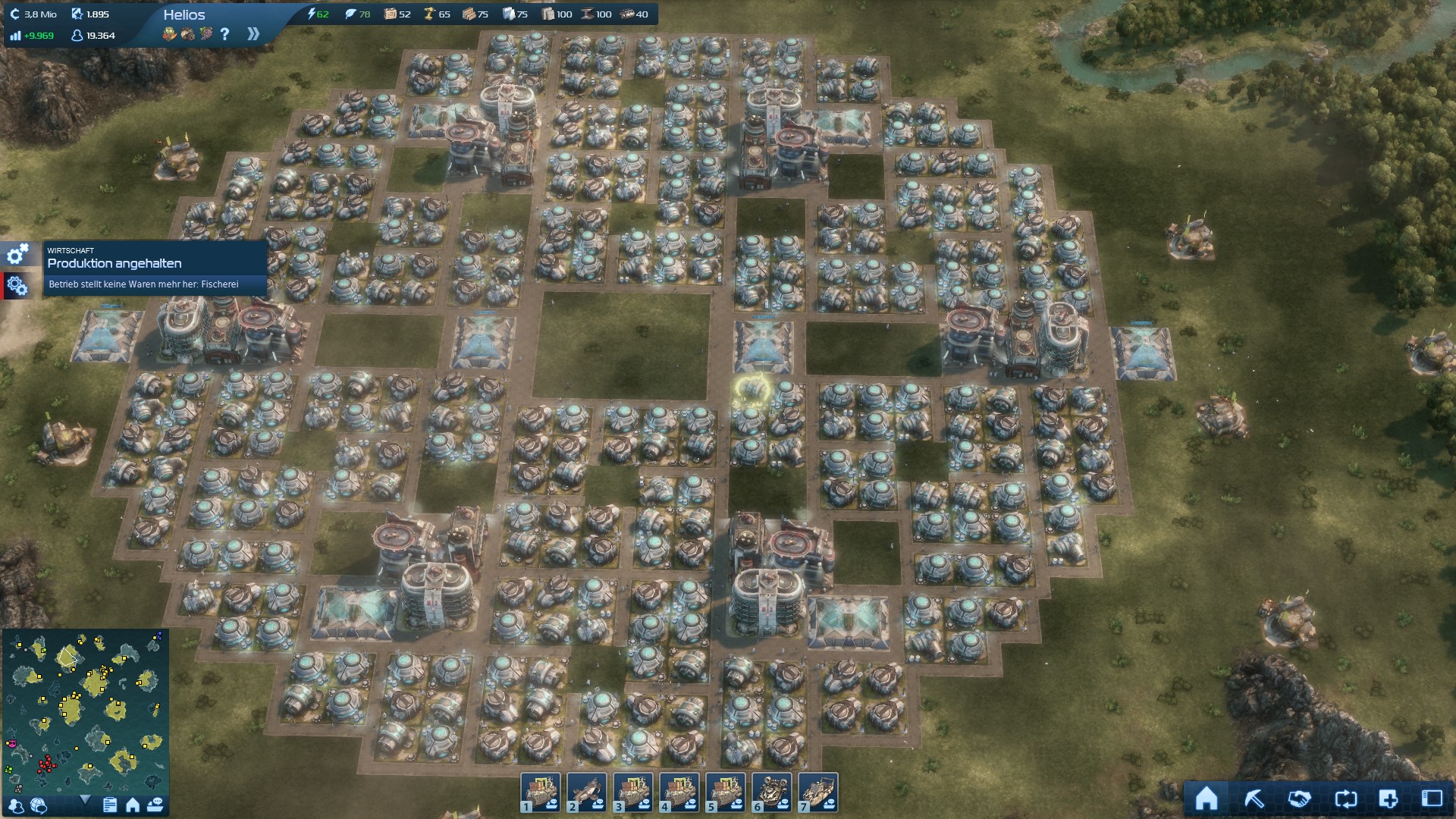Click the minimap island overview
This screenshot has width=1456, height=819.
(x=85, y=710)
